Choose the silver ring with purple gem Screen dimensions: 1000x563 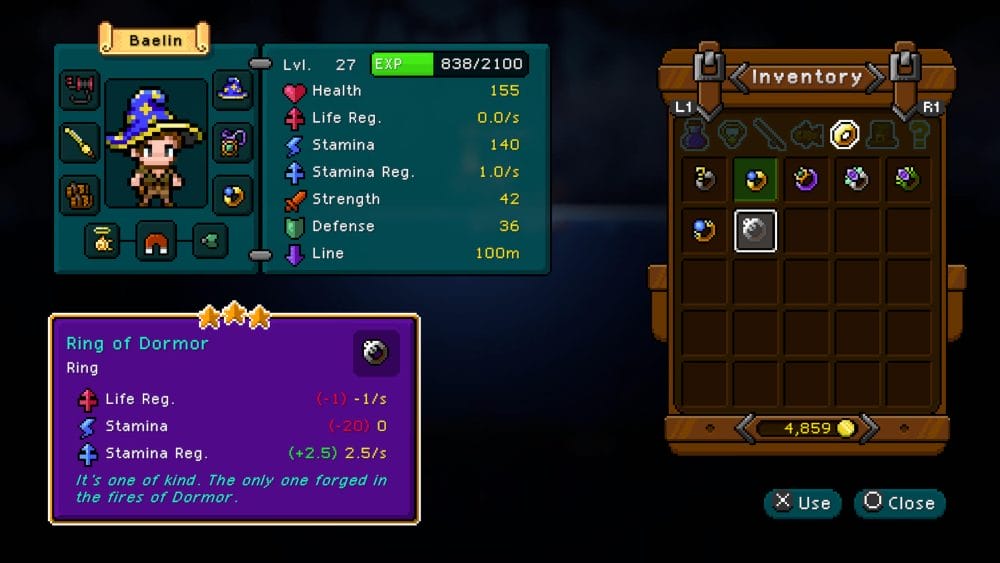tap(857, 180)
